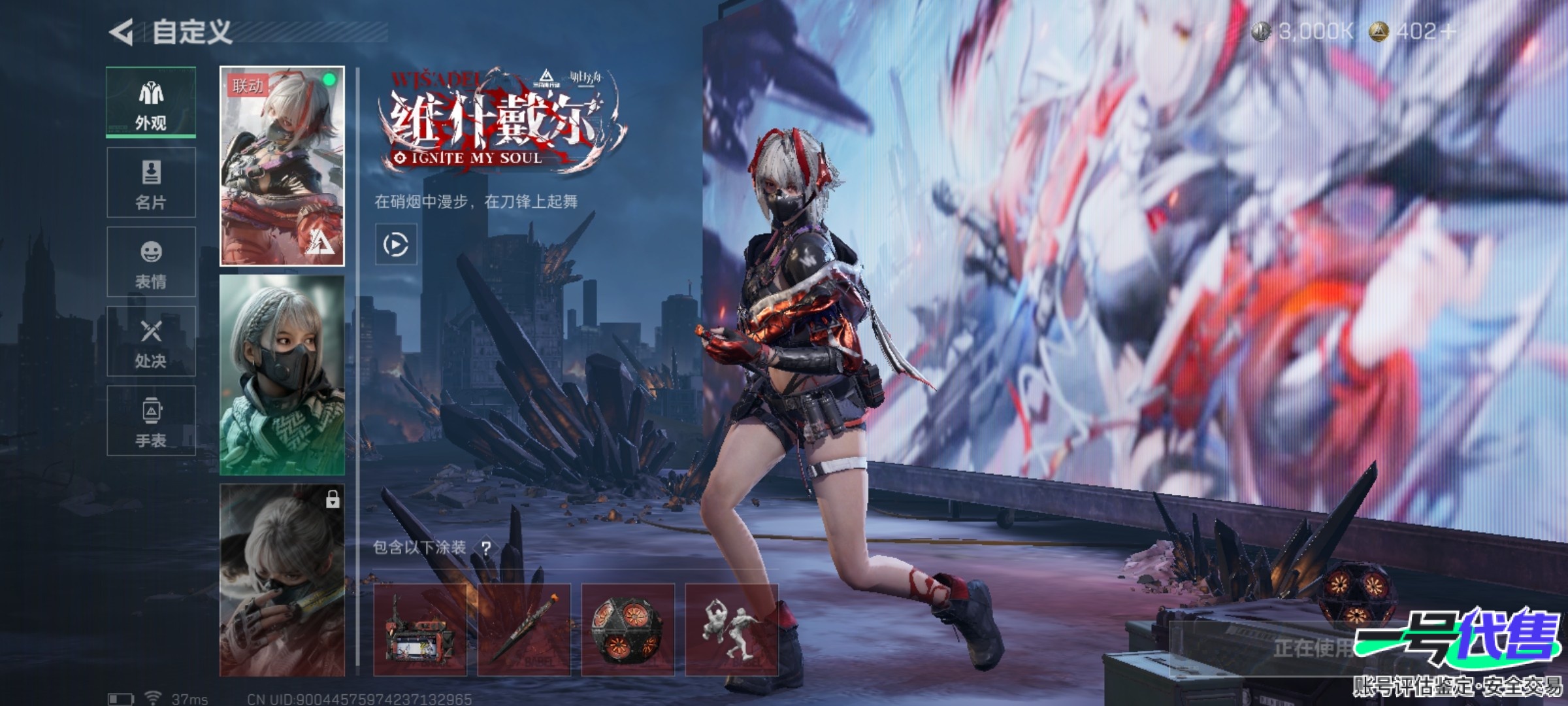Select the red ammo case skin item
Image resolution: width=1568 pixels, height=706 pixels.
[420, 630]
